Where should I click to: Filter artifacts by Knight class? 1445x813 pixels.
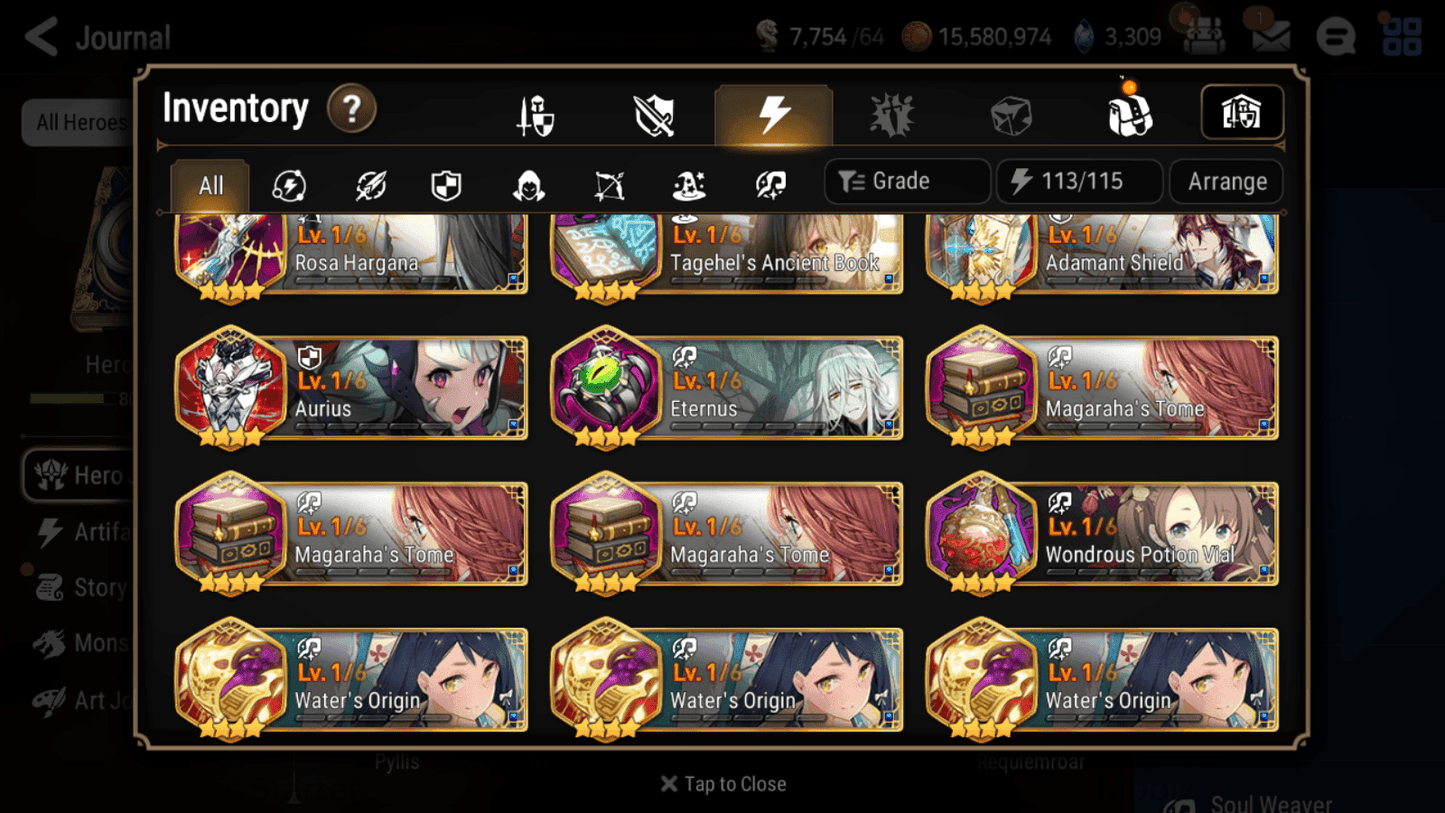(x=447, y=181)
